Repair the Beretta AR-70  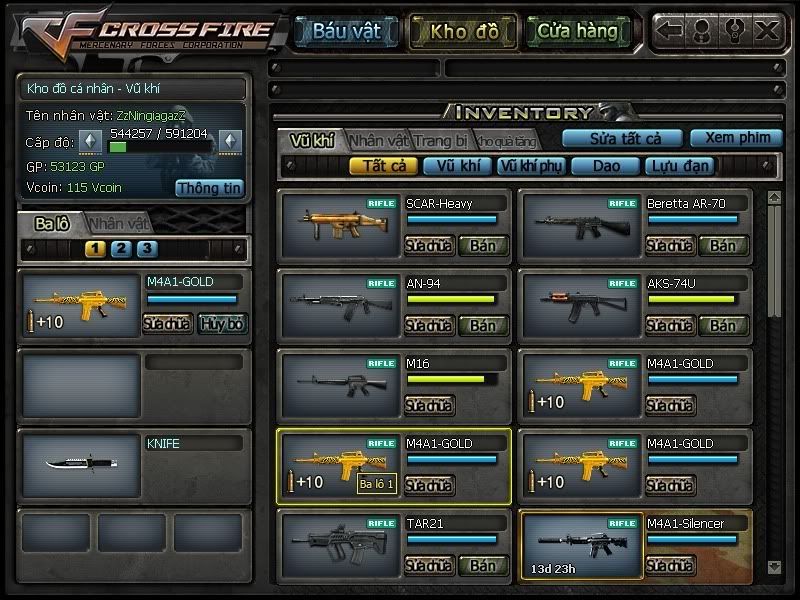pos(669,245)
